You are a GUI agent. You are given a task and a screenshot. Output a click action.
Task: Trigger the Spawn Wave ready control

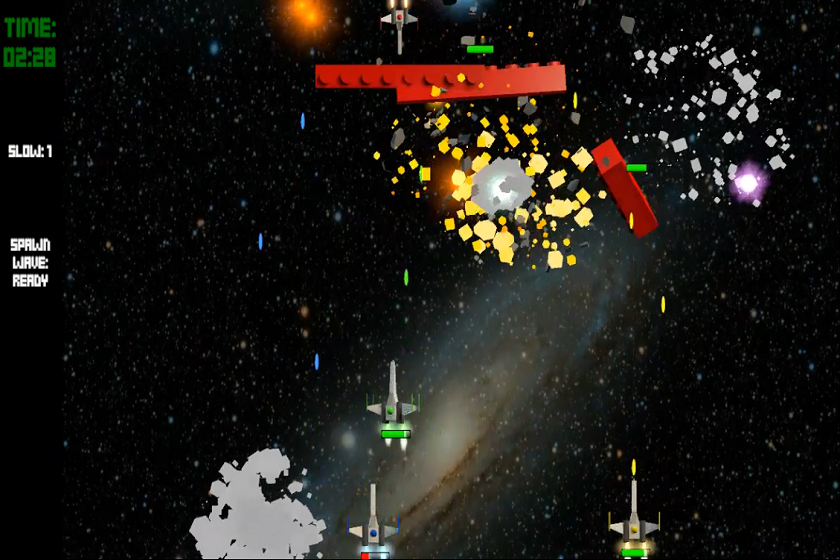coord(30,263)
